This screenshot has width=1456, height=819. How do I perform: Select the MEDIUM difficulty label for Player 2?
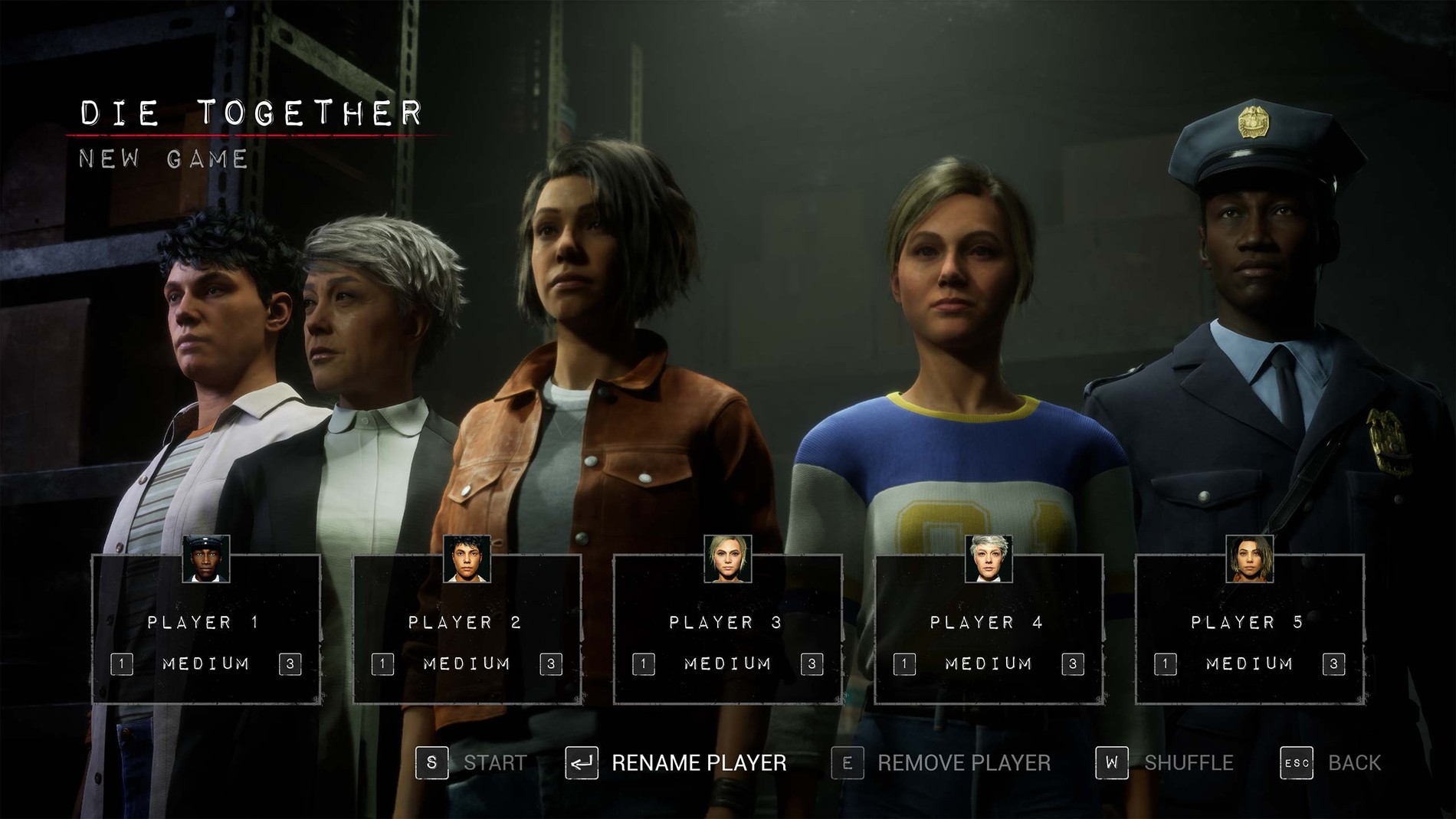466,663
